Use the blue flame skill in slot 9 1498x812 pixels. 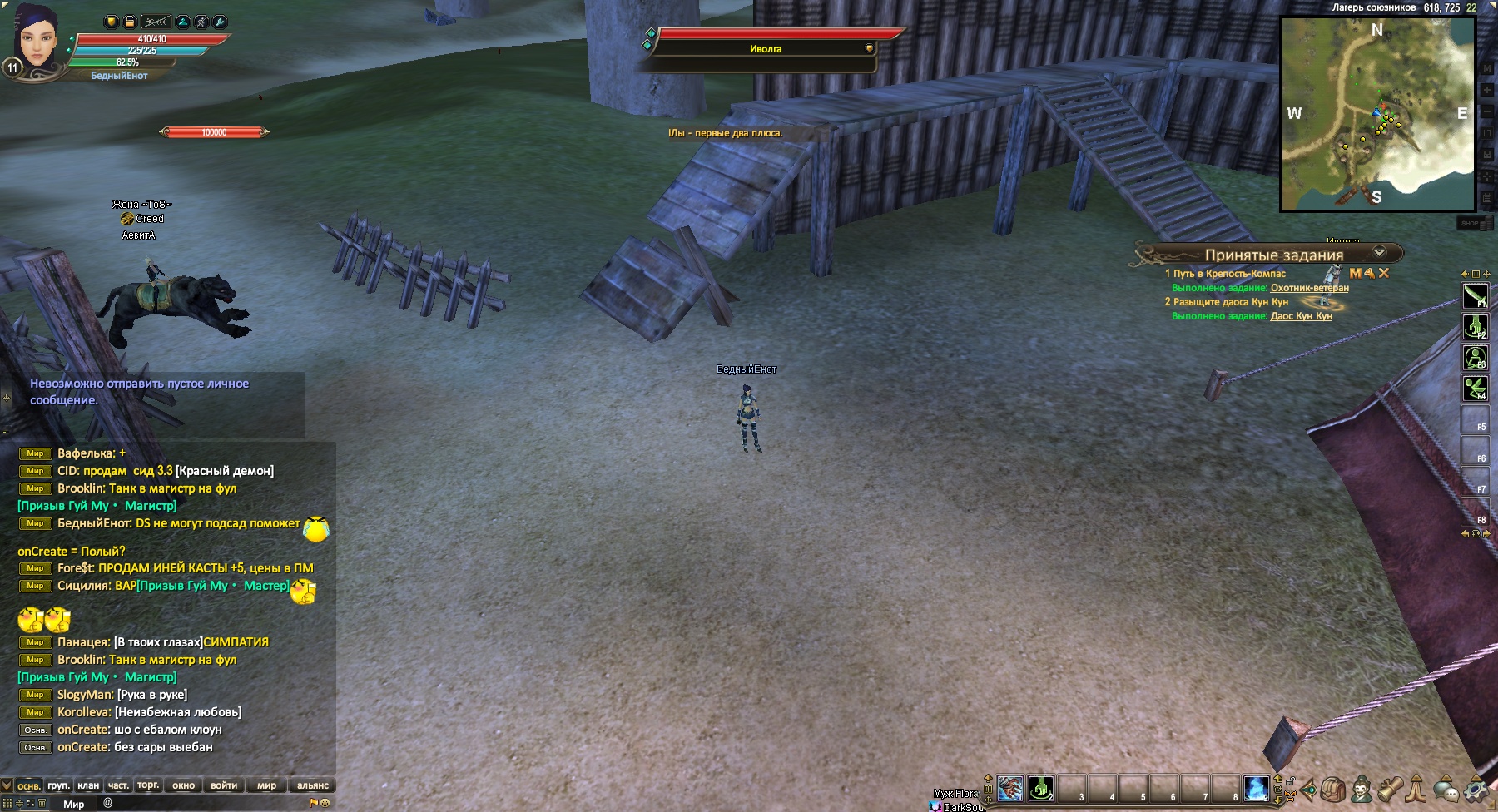[1256, 787]
